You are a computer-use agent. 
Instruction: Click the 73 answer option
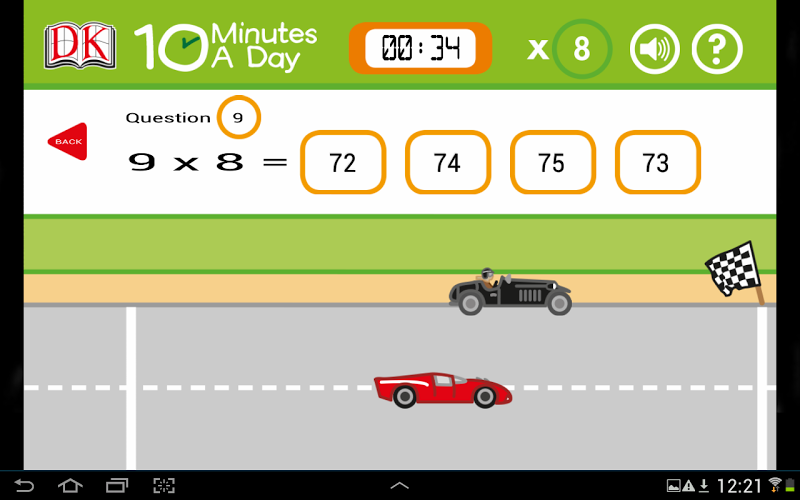point(657,162)
